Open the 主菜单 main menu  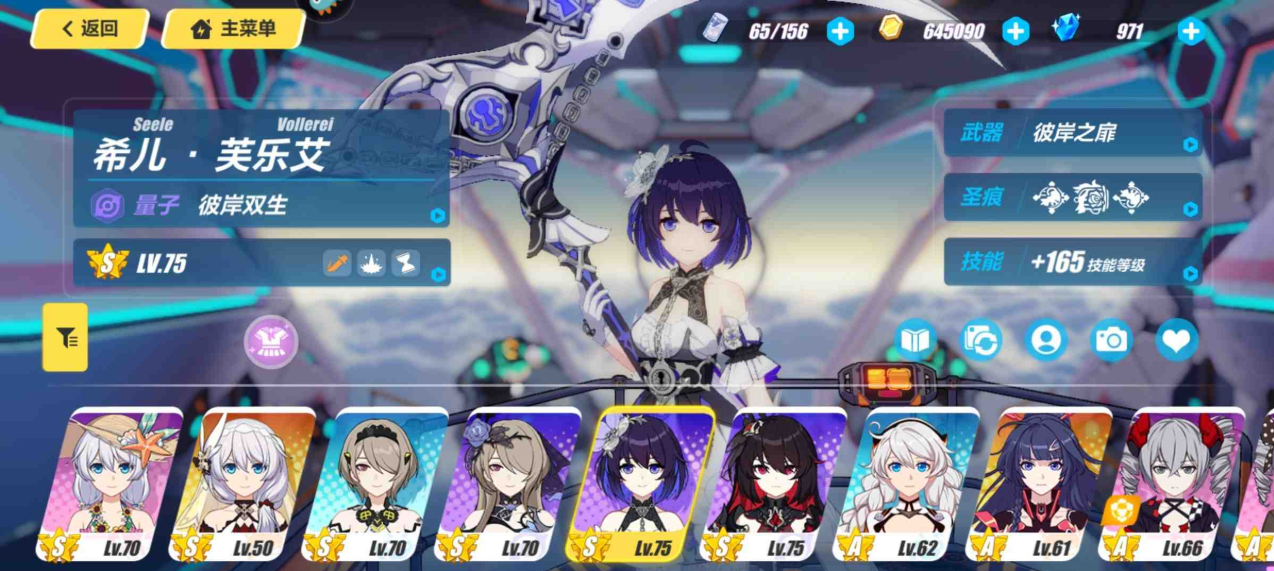point(233,29)
